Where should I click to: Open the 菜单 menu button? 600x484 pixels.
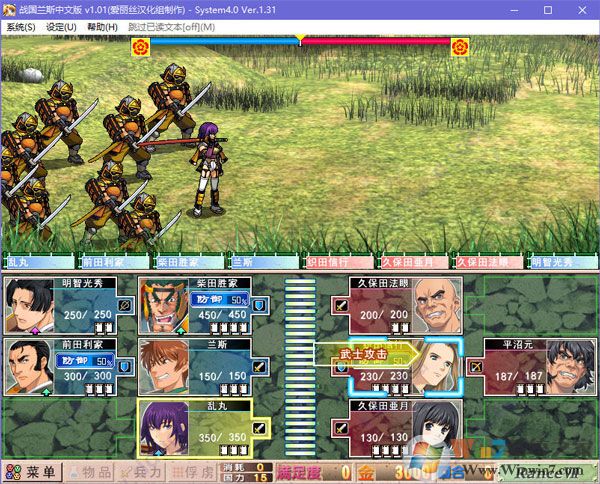(33, 472)
